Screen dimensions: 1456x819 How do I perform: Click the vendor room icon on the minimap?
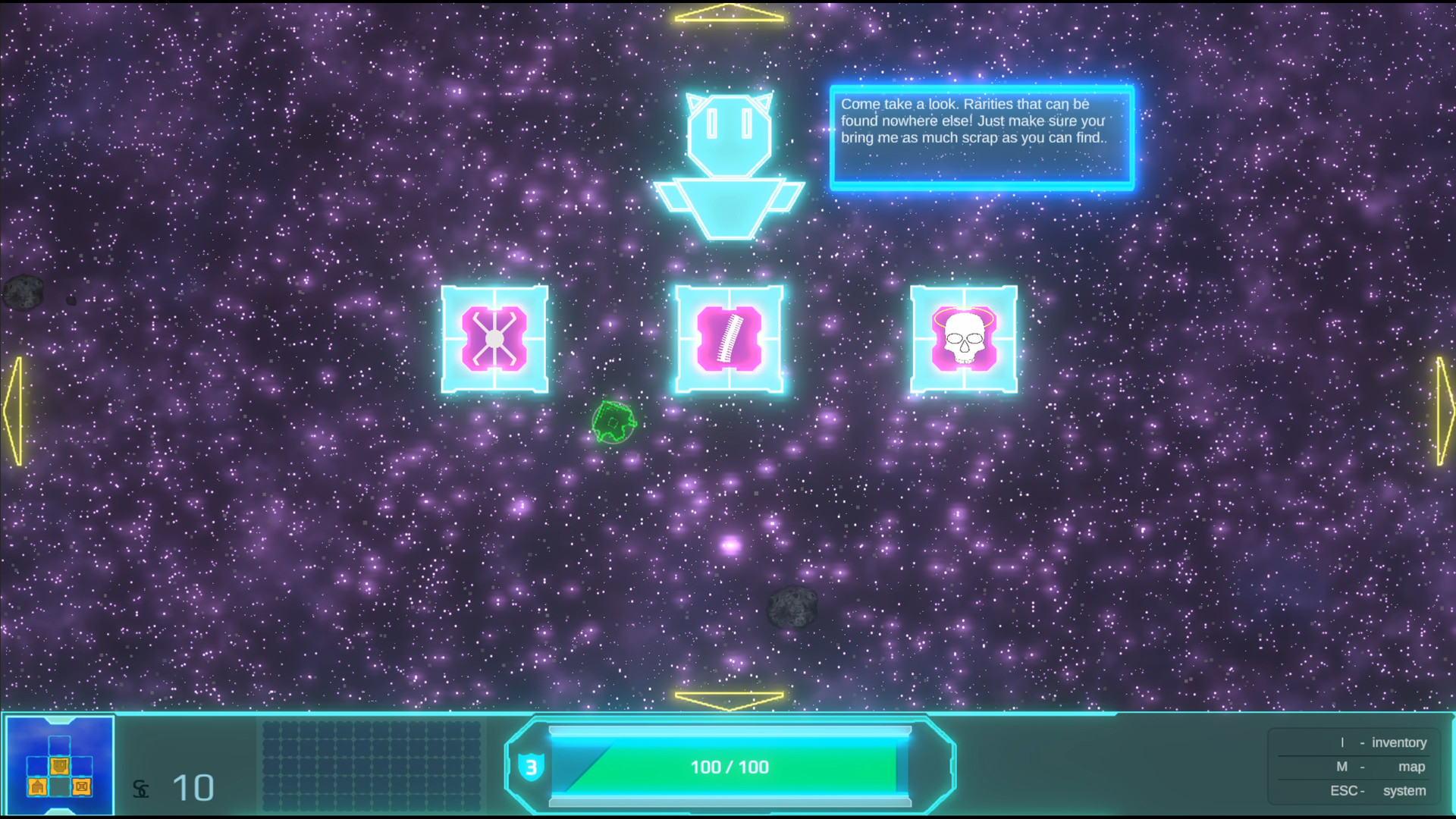tap(59, 766)
